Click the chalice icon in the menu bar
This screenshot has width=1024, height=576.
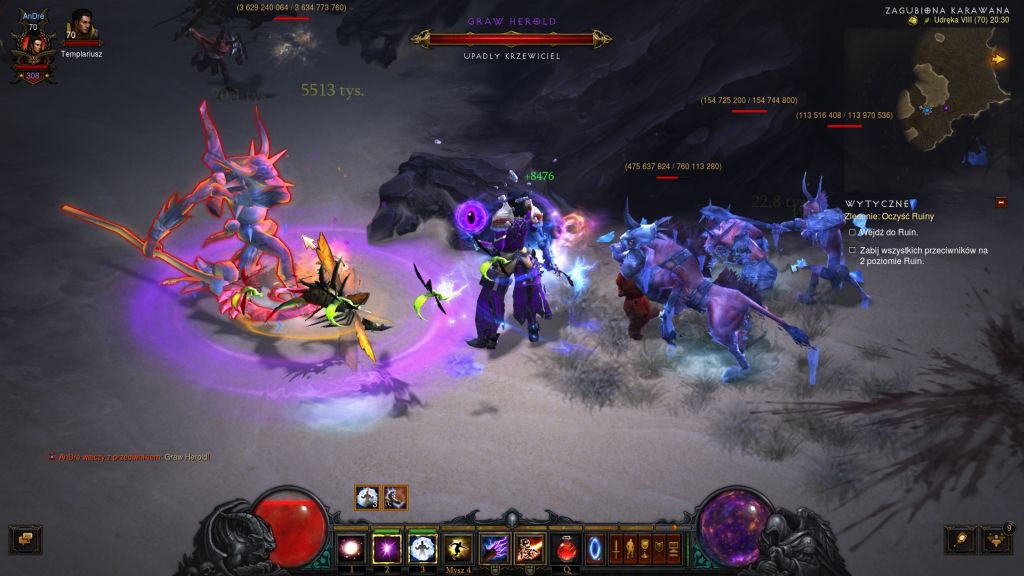click(645, 548)
